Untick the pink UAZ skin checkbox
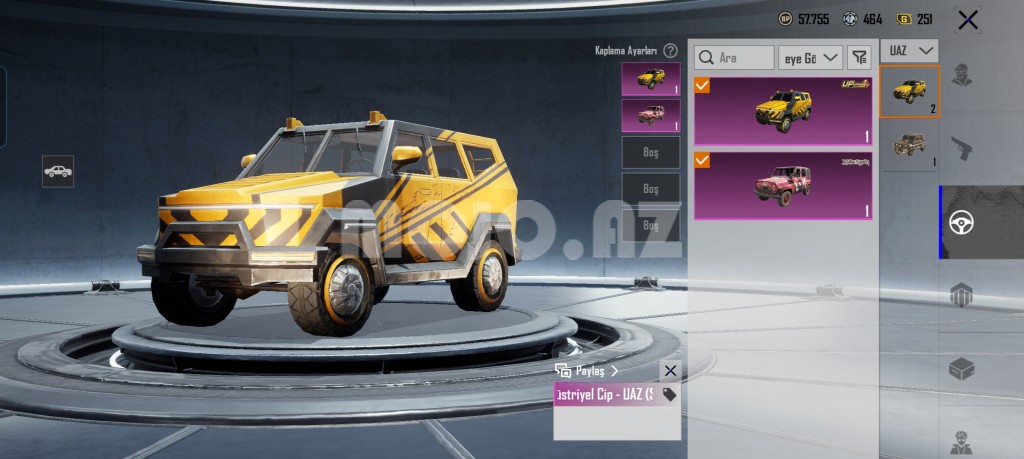This screenshot has width=1024, height=459. [703, 160]
